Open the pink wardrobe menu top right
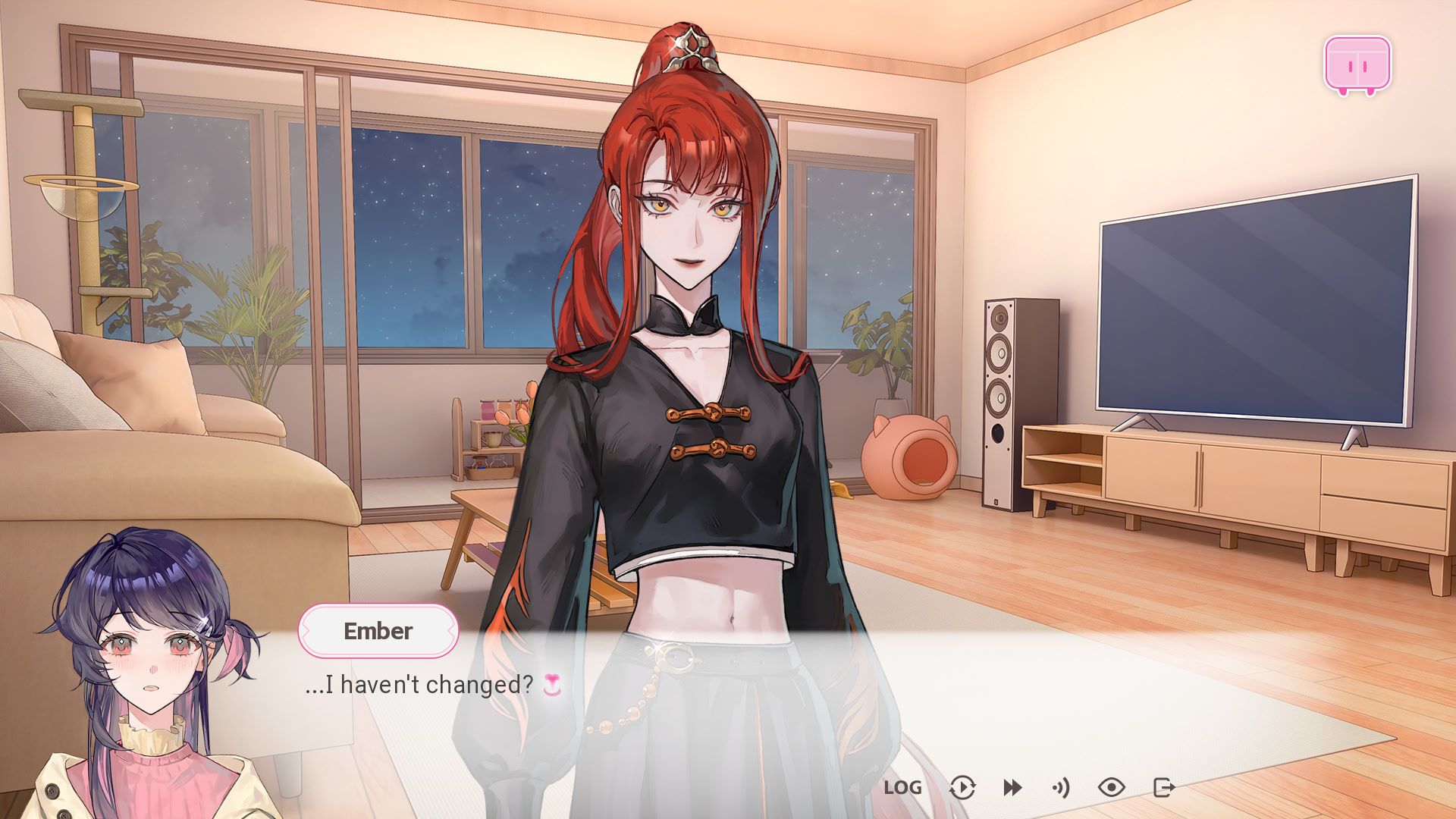Viewport: 1456px width, 819px height. [1357, 64]
